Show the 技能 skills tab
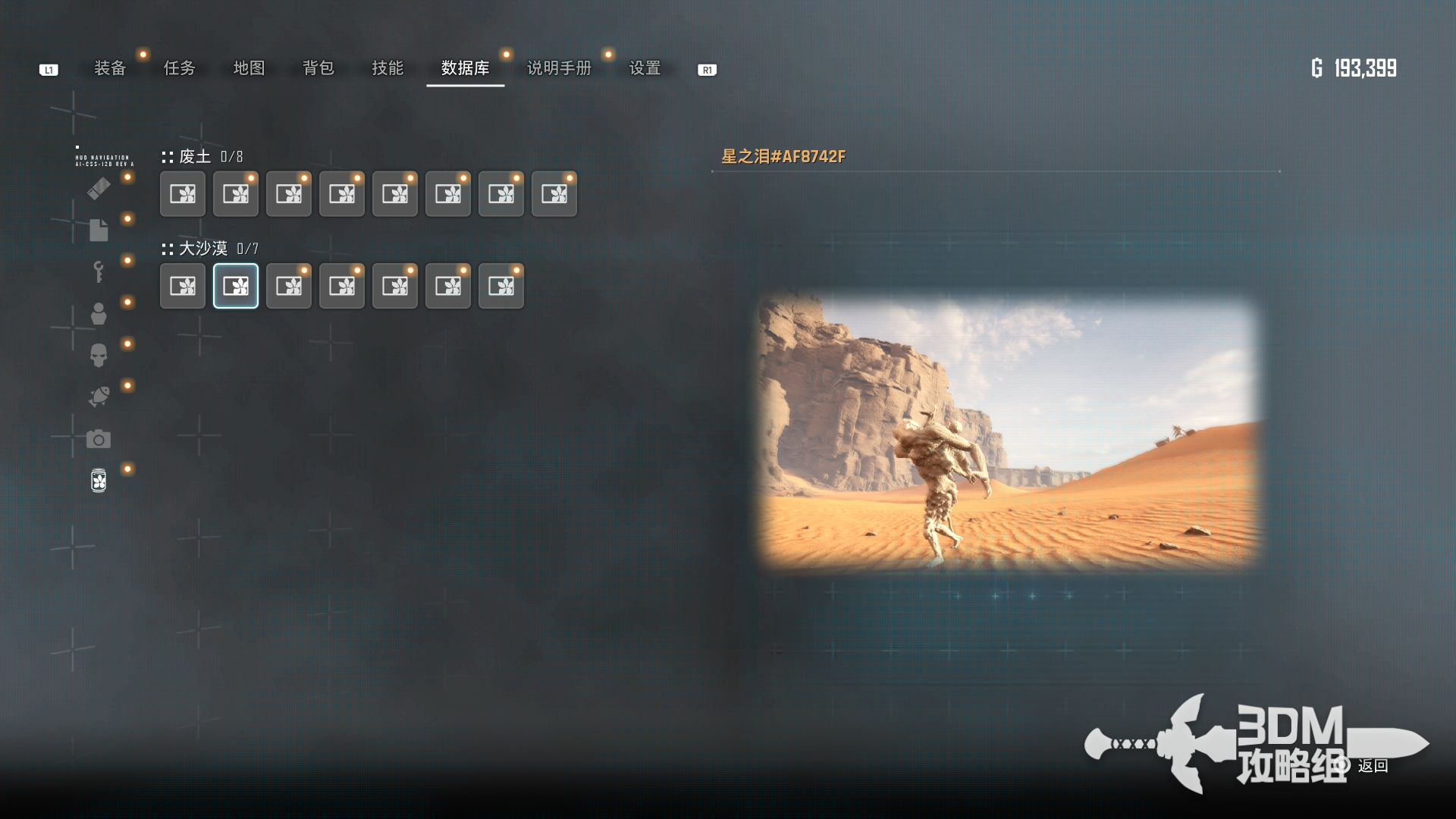Screen dimensions: 1456x819 tap(388, 68)
